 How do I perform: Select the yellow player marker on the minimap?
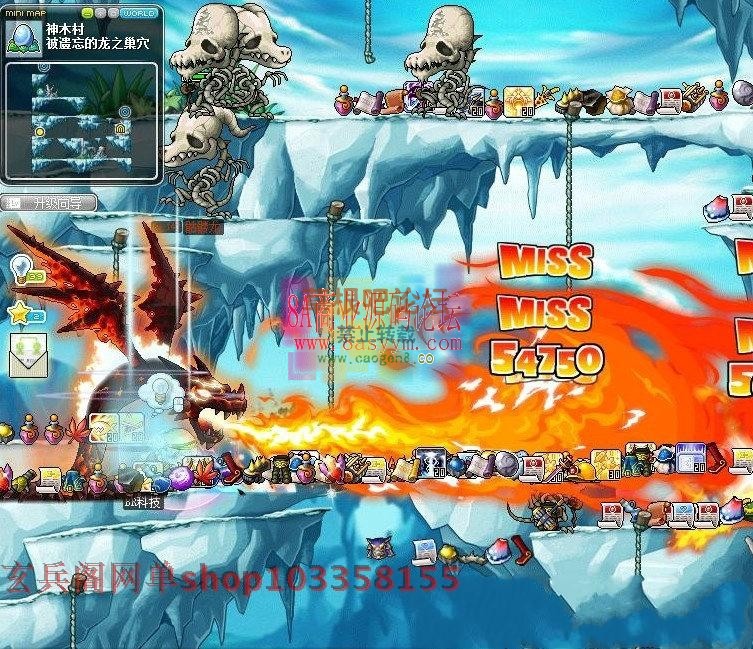click(40, 131)
